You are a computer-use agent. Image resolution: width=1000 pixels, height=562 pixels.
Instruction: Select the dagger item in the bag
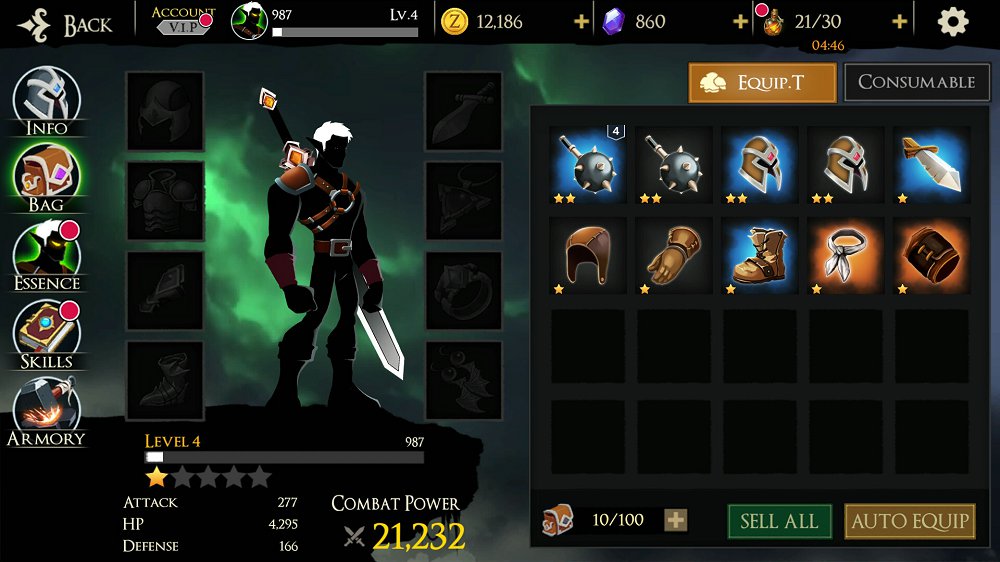tap(931, 163)
